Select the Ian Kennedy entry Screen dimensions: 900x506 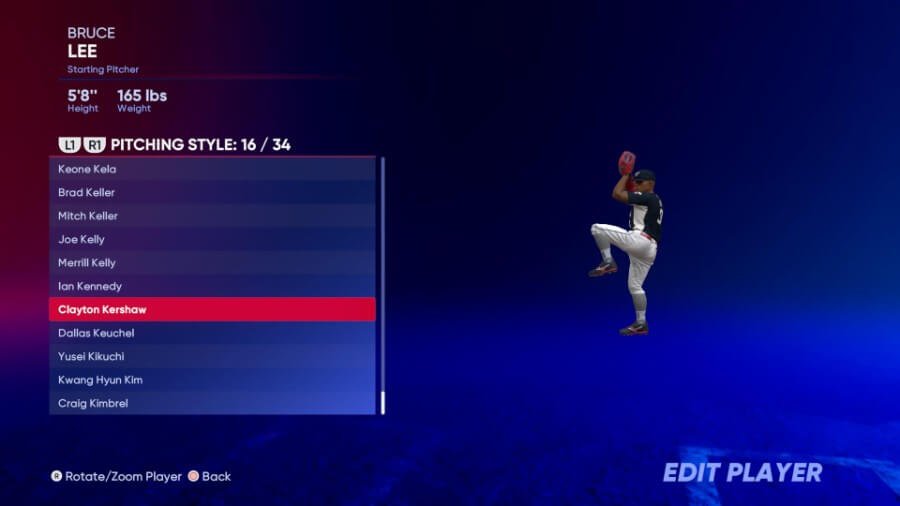click(x=212, y=286)
